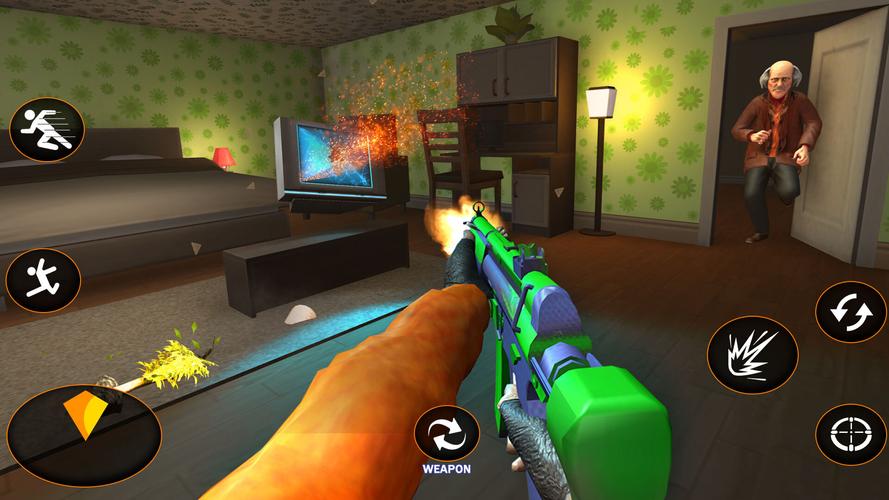889x500 pixels.
Task: Toggle aim with the crosshair button
Action: (x=851, y=435)
